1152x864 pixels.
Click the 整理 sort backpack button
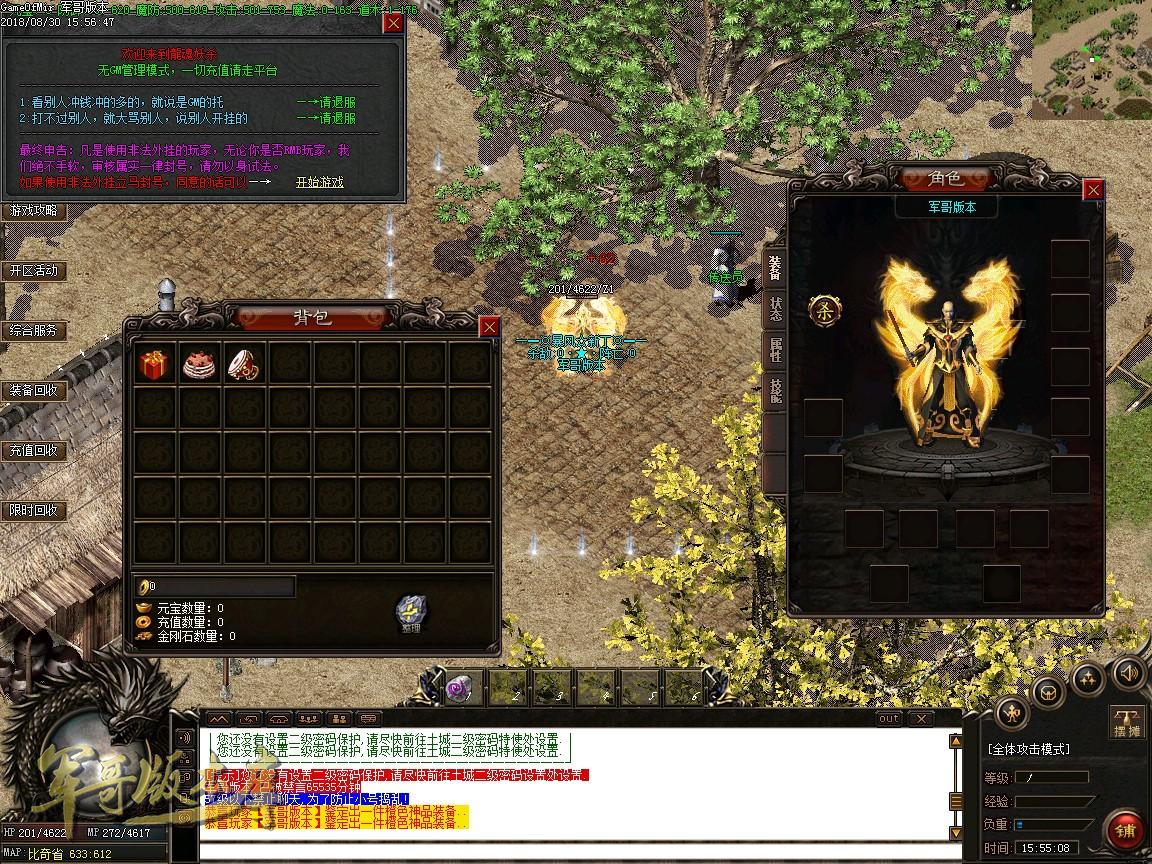(x=410, y=614)
